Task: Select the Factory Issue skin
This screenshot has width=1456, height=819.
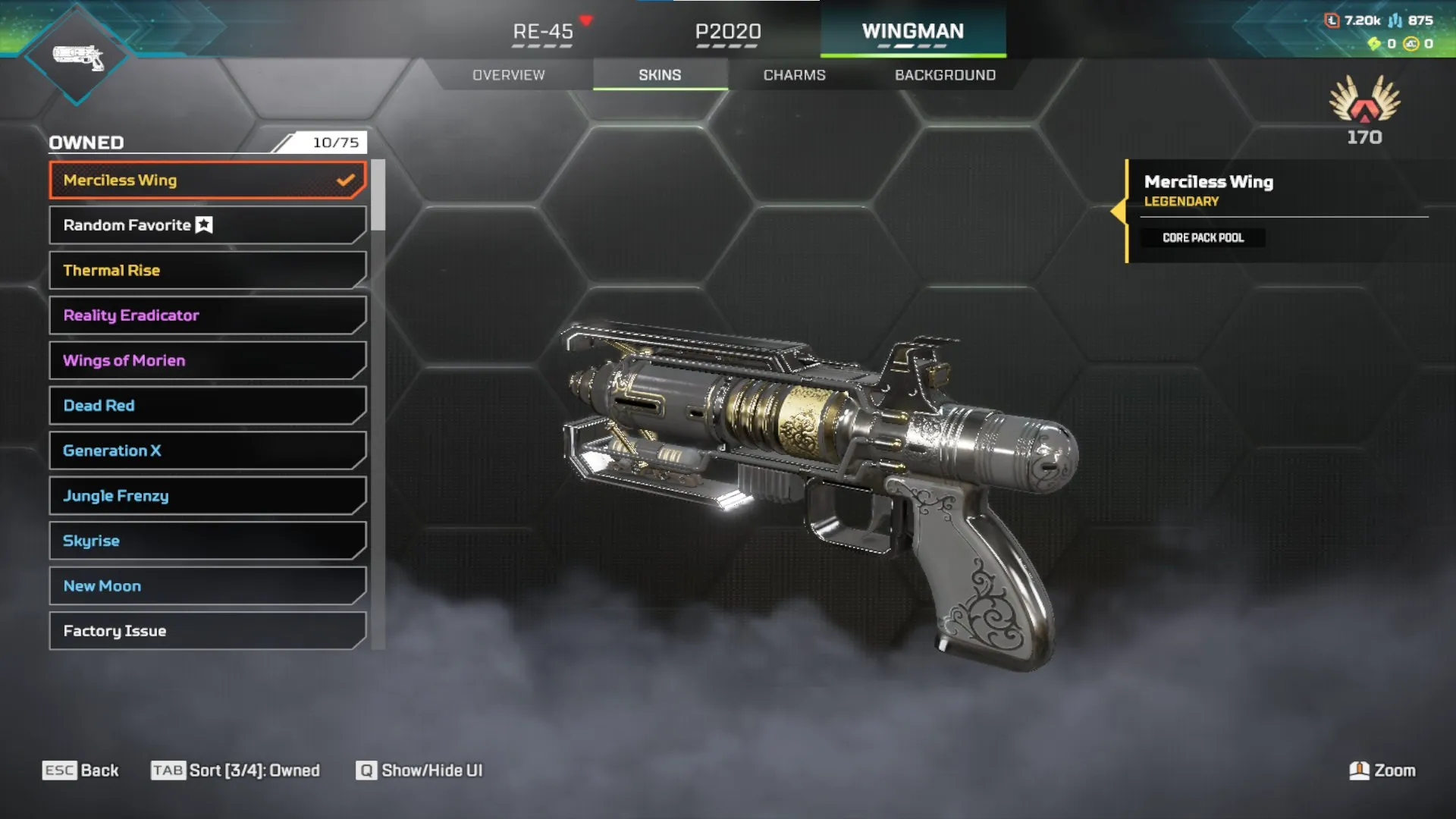Action: coord(207,631)
